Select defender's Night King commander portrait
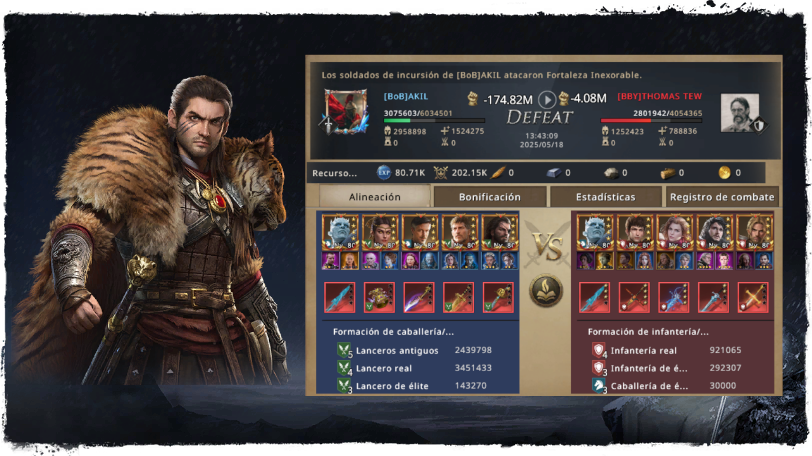Viewport: 812px width, 456px height. 595,232
